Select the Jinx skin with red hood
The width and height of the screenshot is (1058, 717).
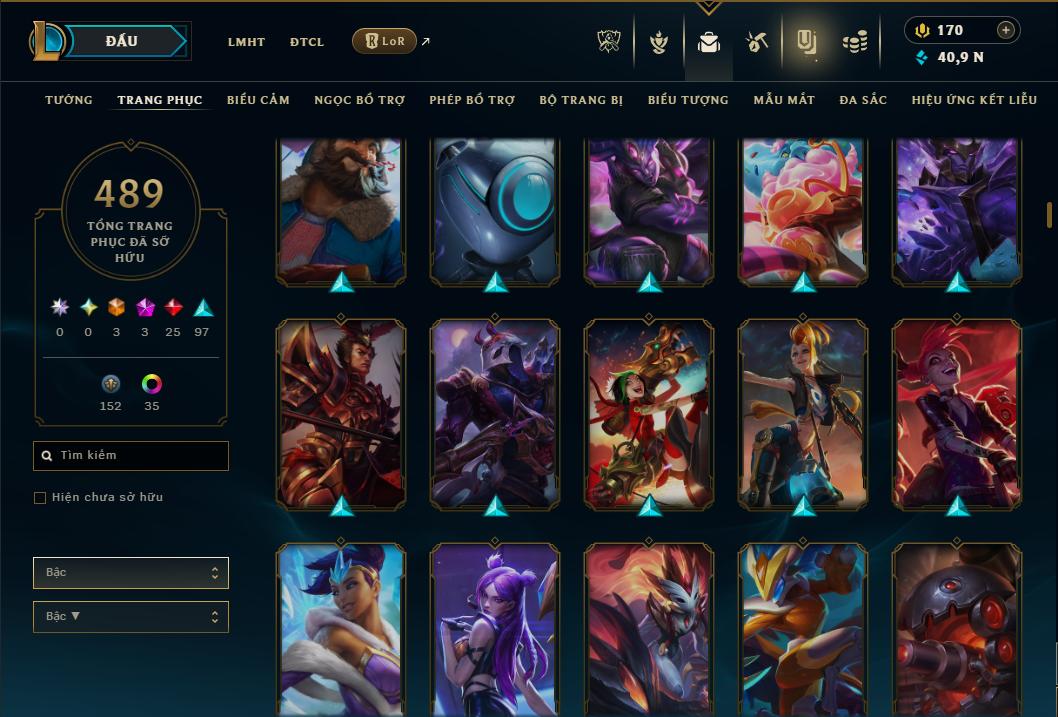pyautogui.click(x=650, y=415)
